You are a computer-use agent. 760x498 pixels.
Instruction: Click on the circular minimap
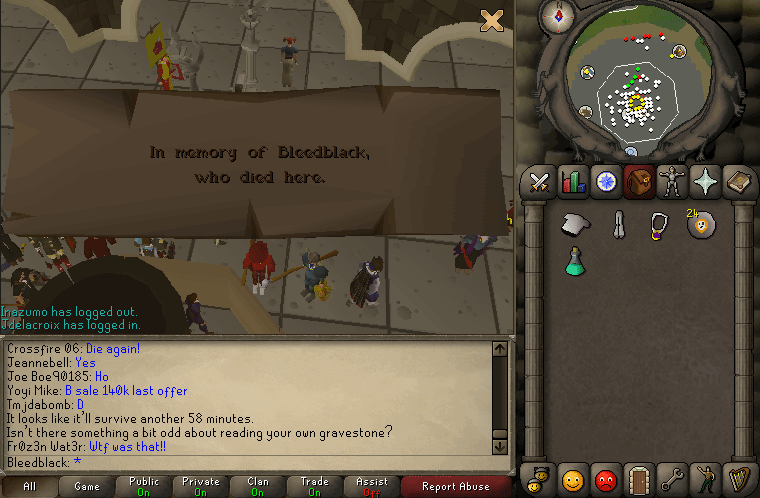(x=632, y=95)
